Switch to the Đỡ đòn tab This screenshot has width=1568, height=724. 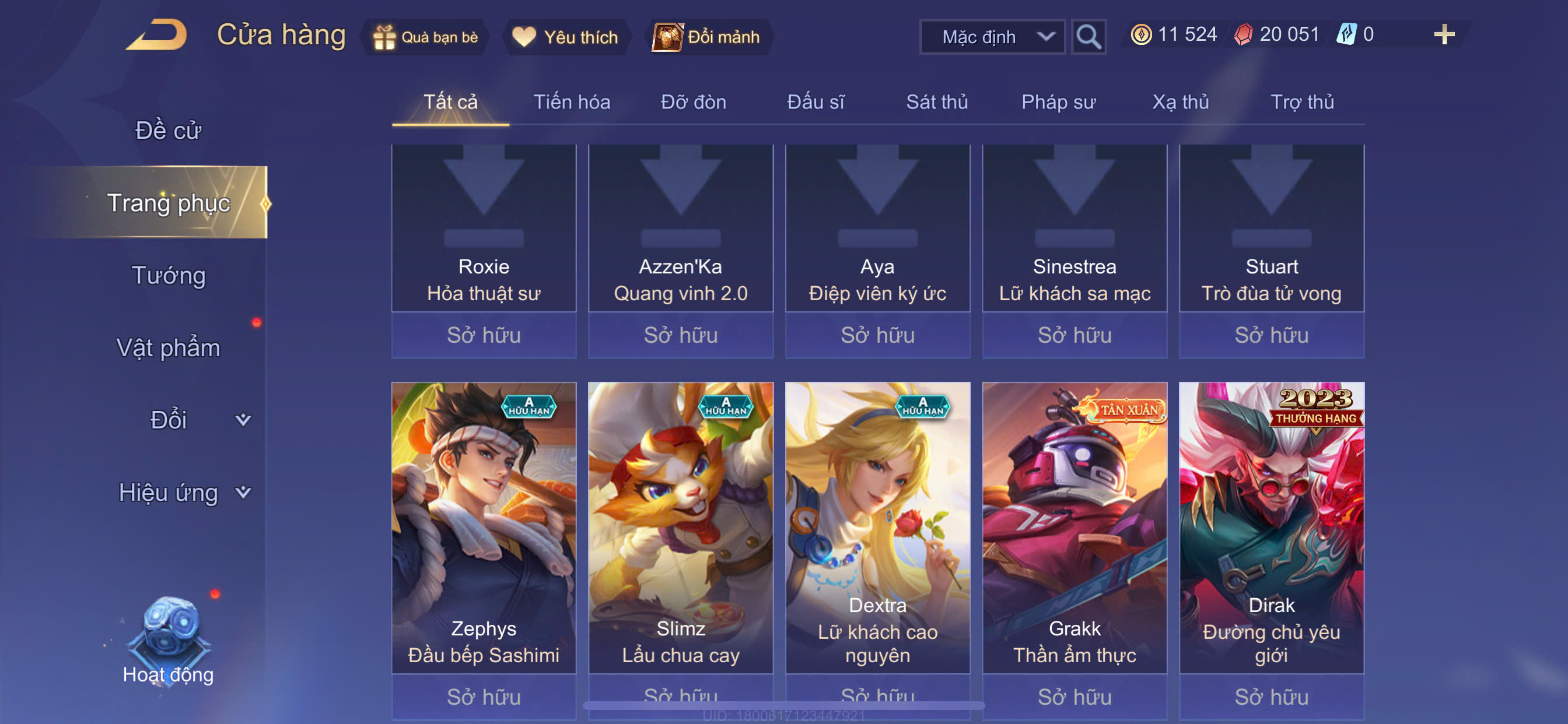click(694, 102)
